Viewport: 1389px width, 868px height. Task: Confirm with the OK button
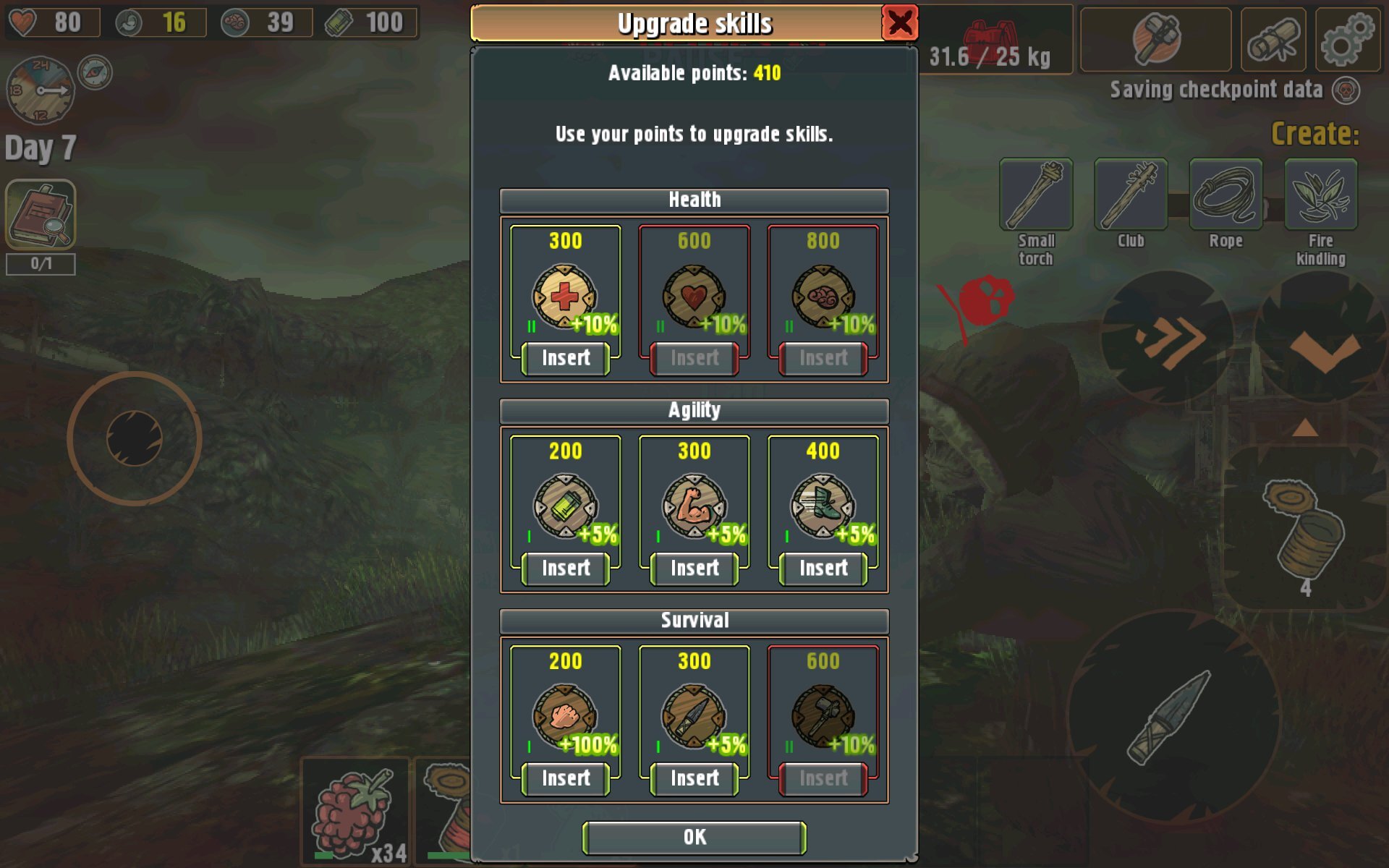click(694, 838)
